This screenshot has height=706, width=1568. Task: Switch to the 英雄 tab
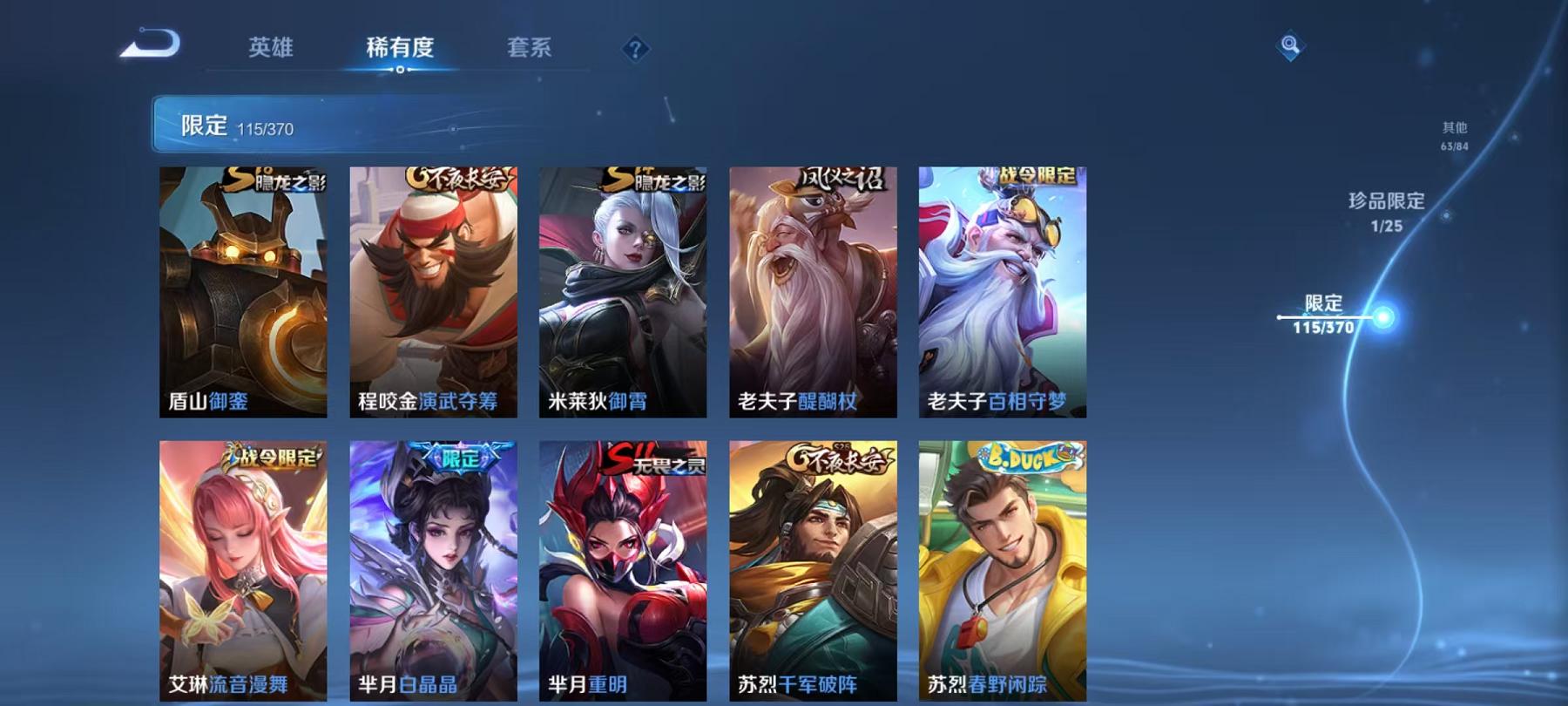tap(270, 50)
